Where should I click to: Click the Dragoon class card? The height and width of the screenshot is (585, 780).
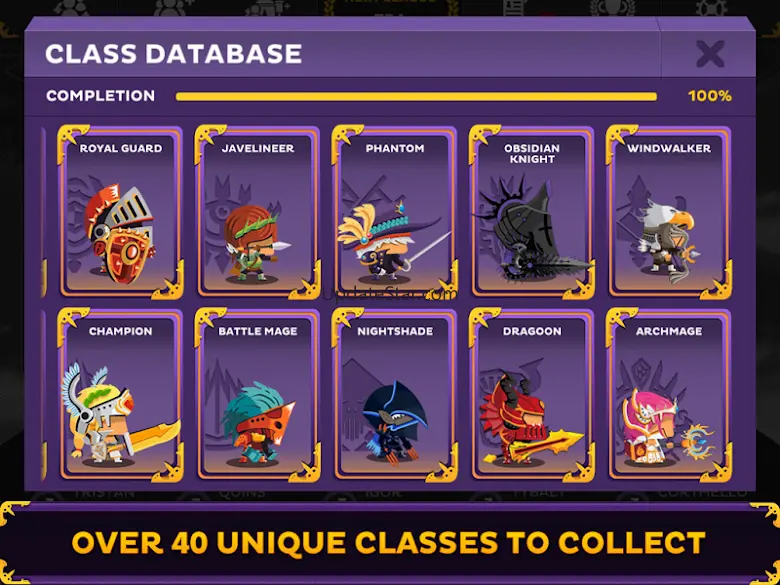(x=531, y=395)
